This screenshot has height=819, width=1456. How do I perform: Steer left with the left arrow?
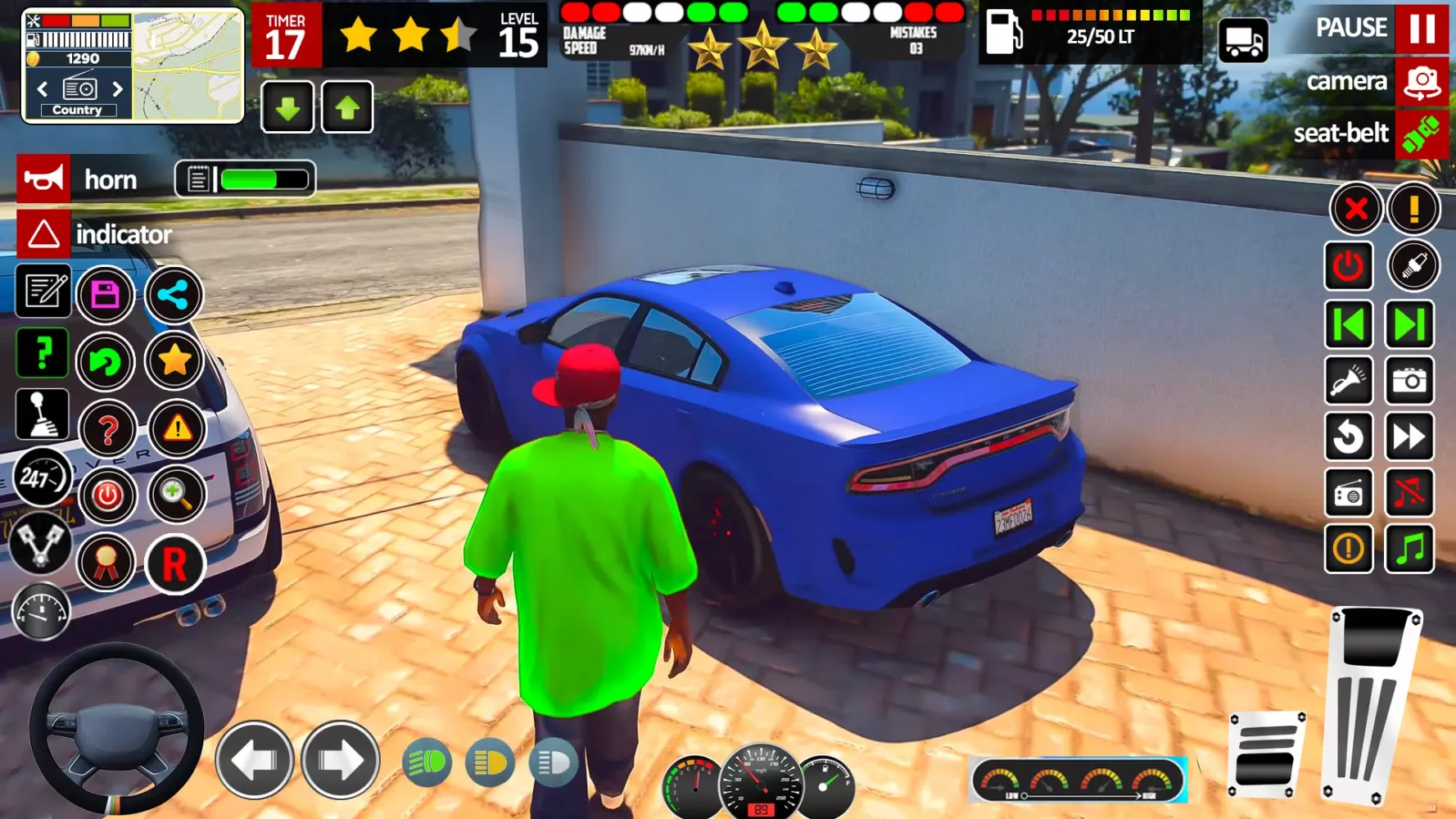[255, 761]
